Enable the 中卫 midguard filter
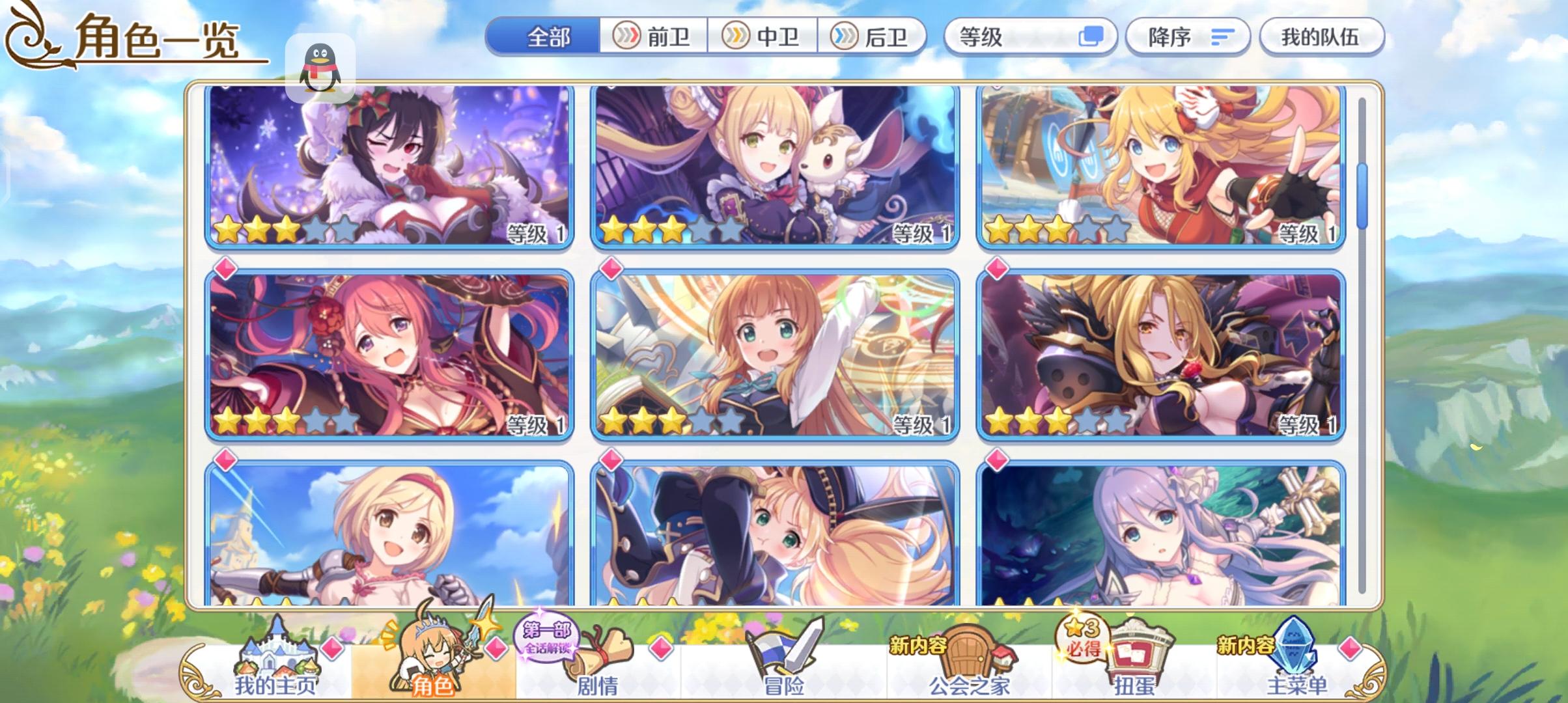The height and width of the screenshot is (703, 1568). (763, 37)
